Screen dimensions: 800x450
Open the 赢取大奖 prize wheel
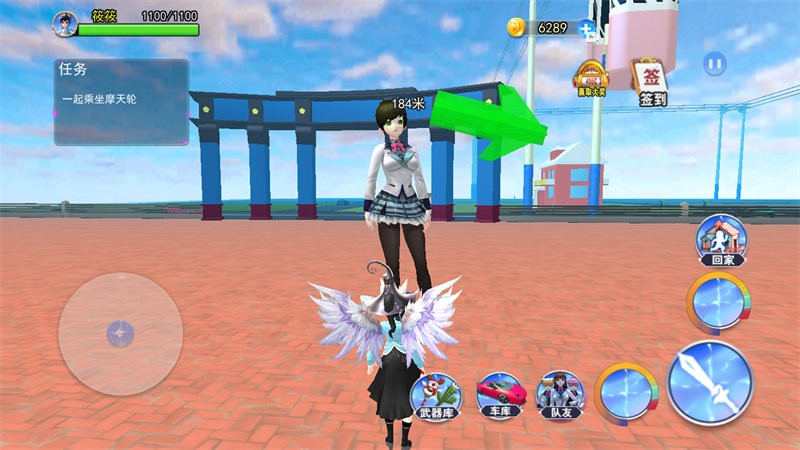(590, 80)
